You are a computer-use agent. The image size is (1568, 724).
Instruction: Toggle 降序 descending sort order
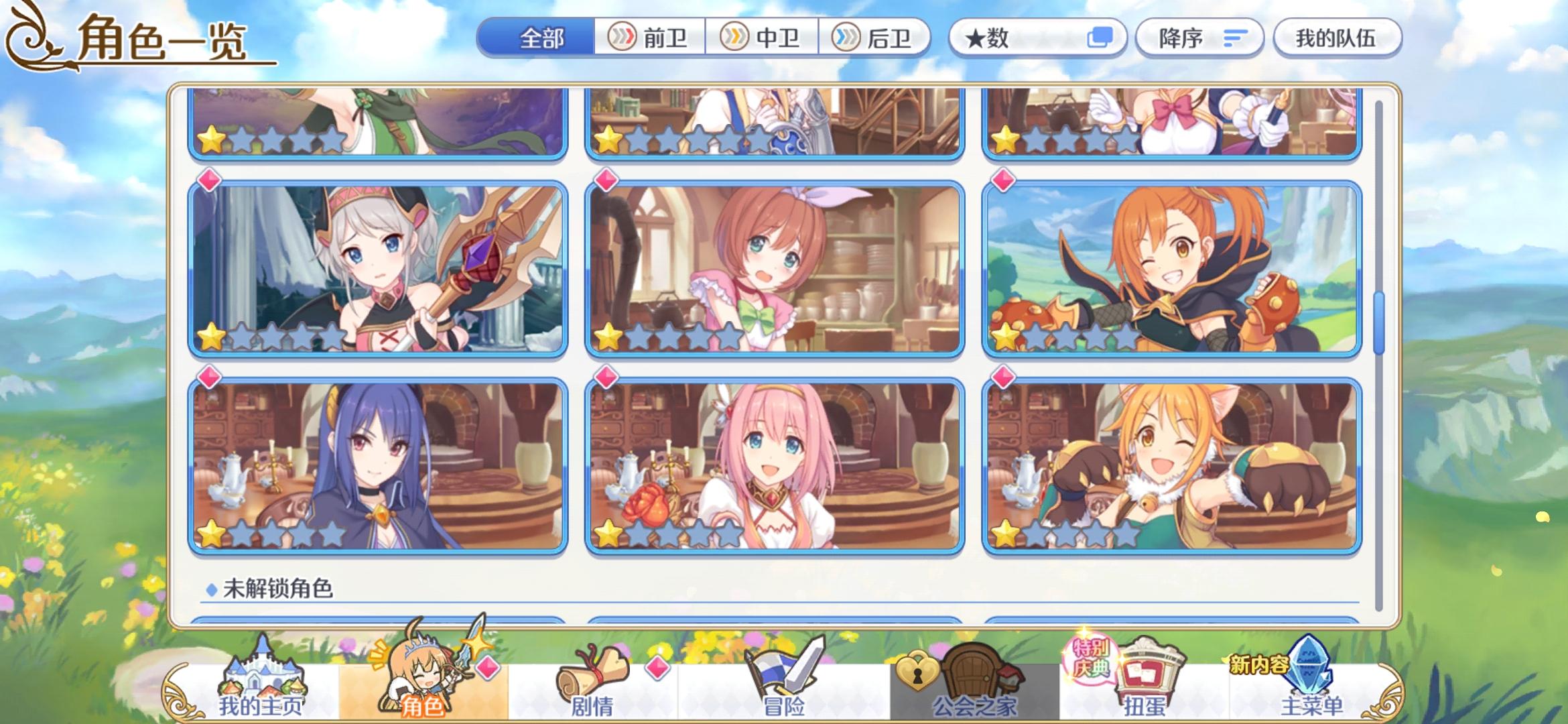pos(1199,38)
